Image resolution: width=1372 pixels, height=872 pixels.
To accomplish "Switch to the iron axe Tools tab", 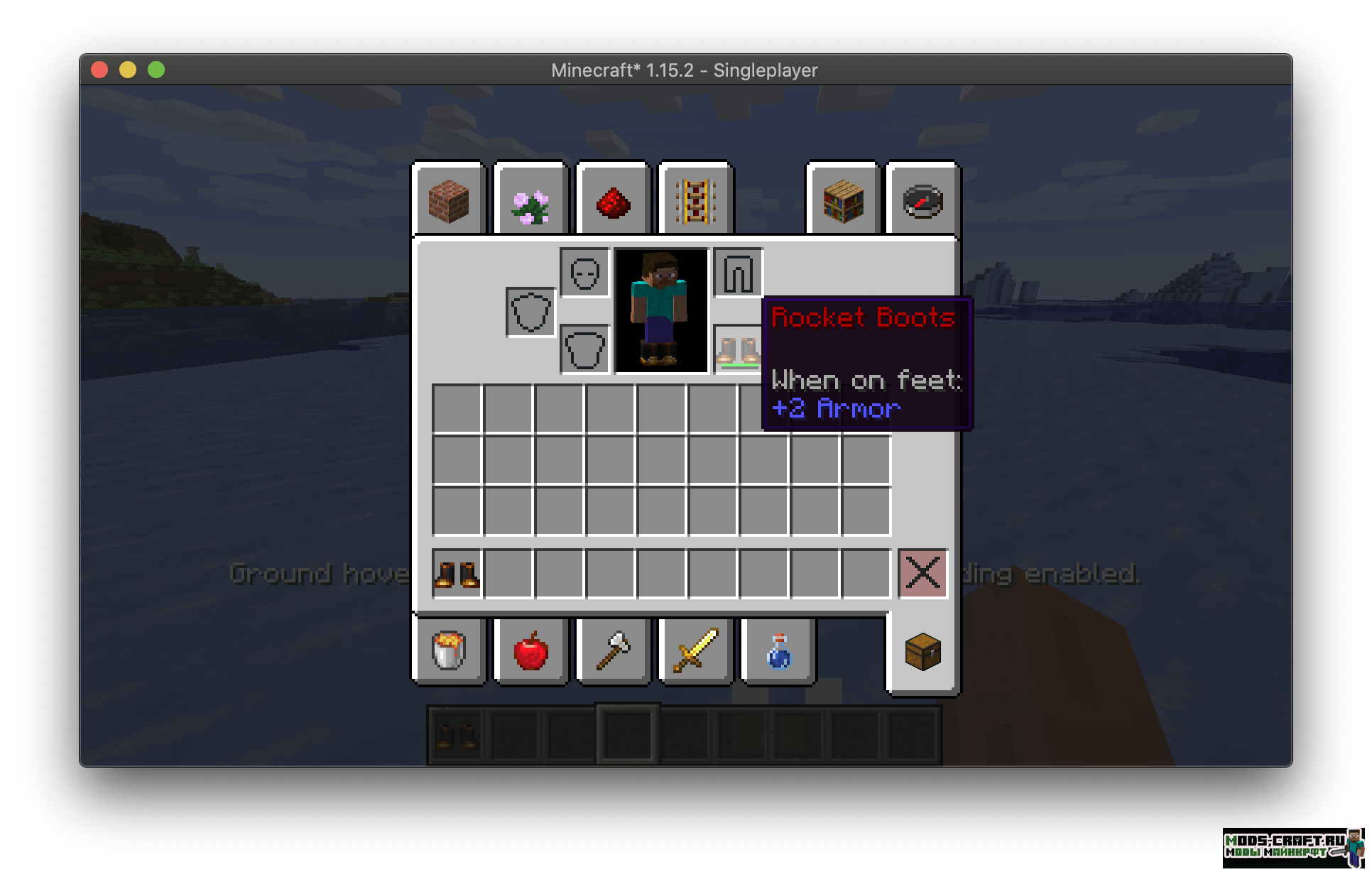I will [613, 650].
